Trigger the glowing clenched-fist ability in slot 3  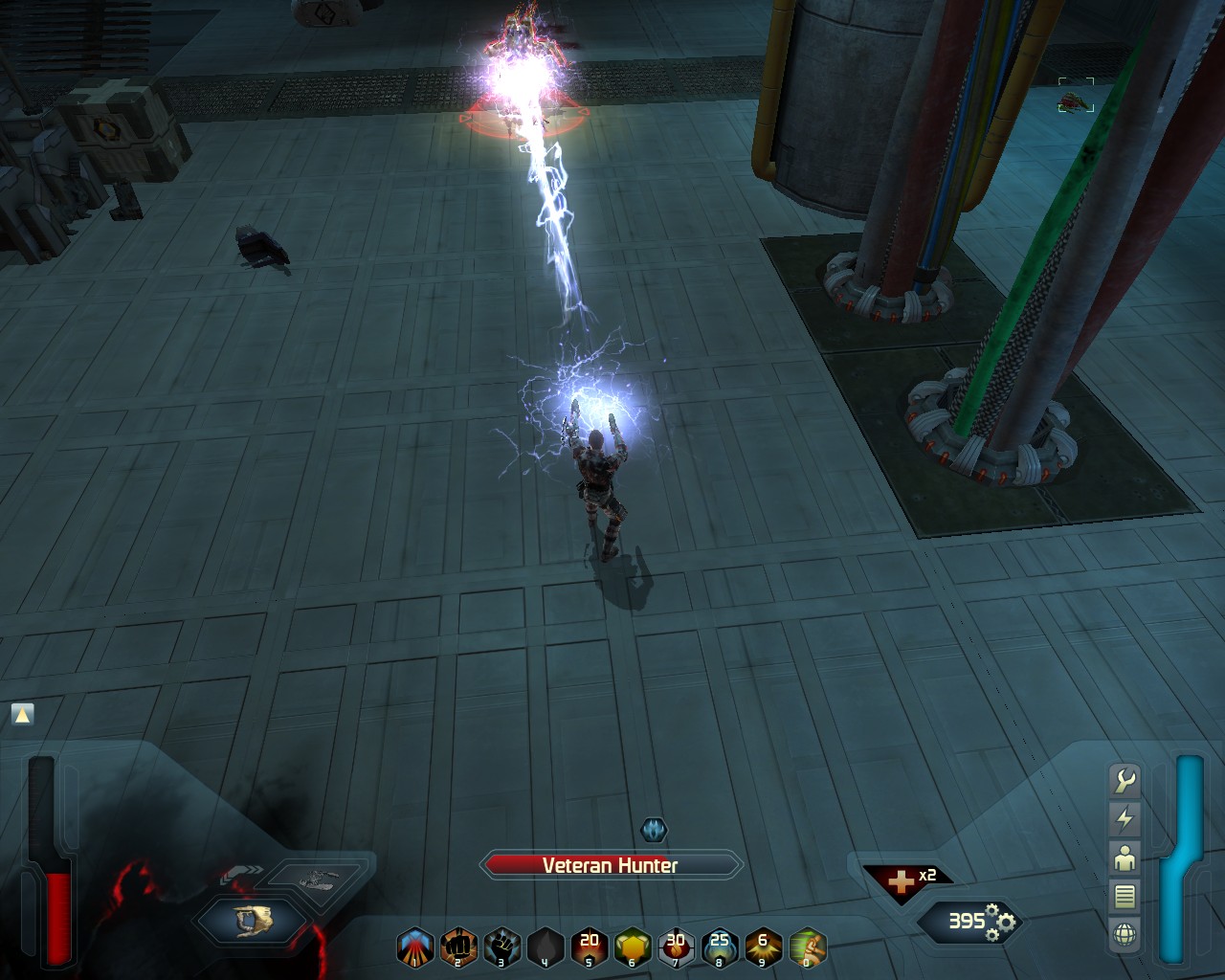pyautogui.click(x=501, y=947)
